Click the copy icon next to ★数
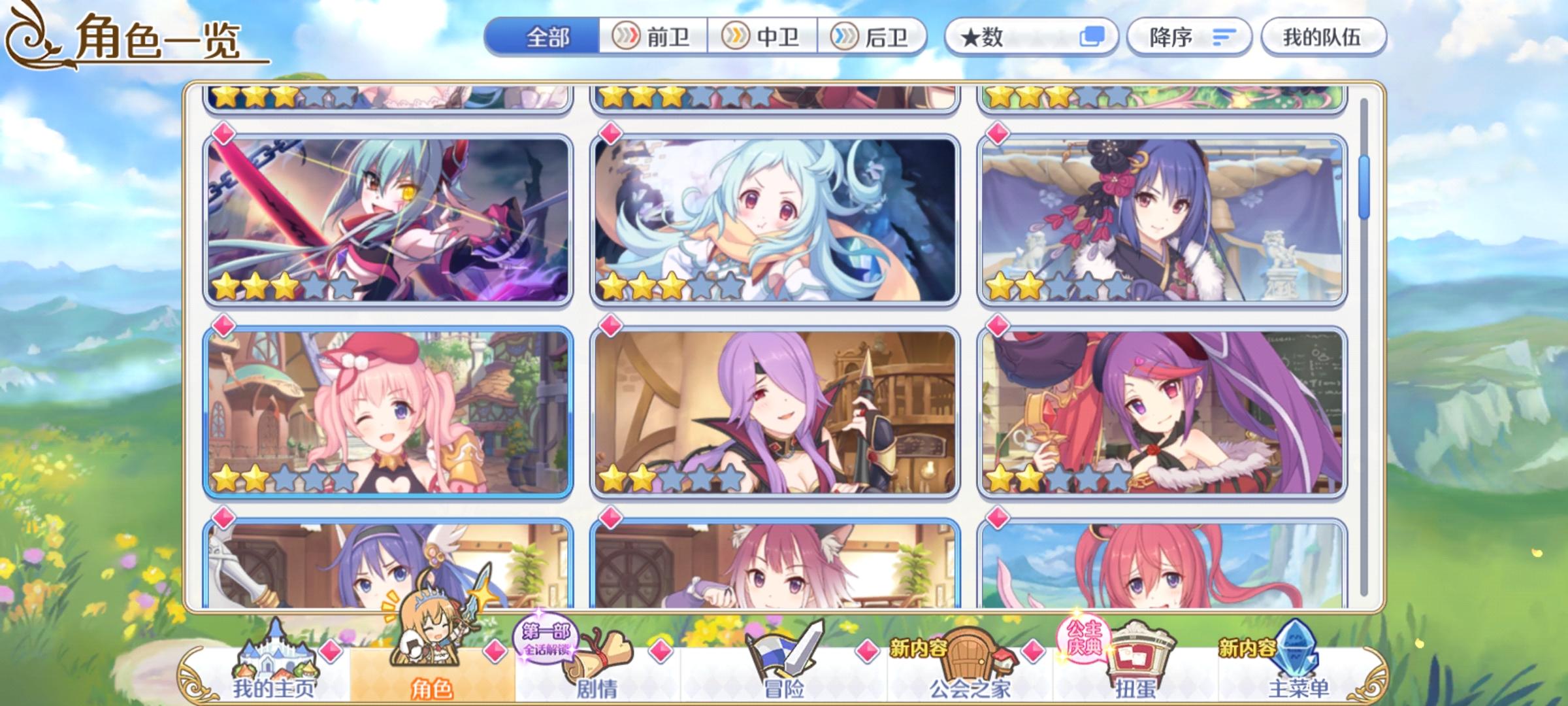1568x706 pixels. tap(1095, 37)
